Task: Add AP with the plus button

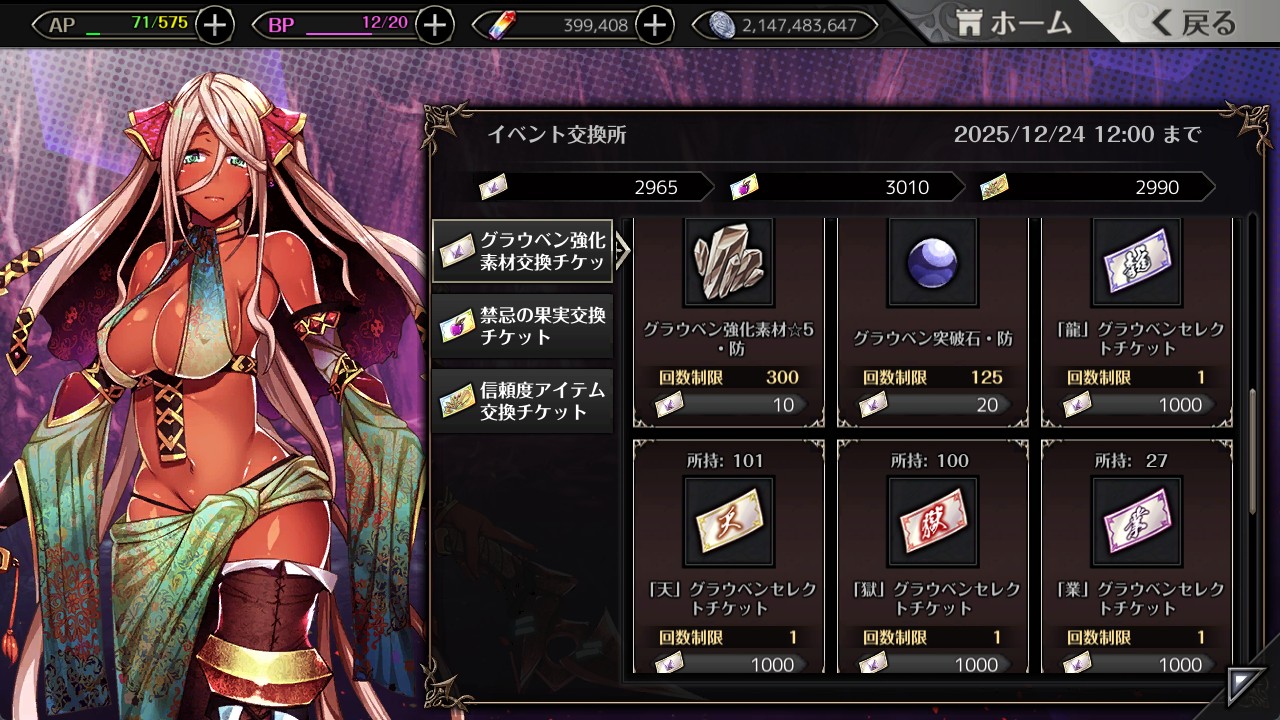Action: (x=215, y=25)
